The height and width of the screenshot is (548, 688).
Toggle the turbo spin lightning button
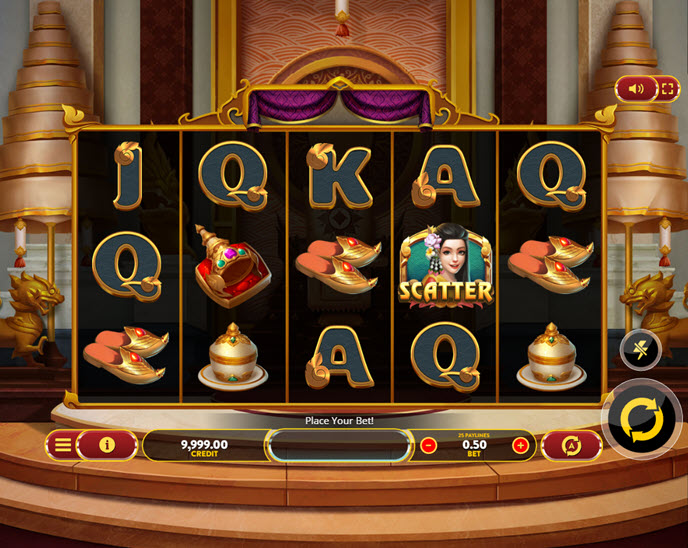pyautogui.click(x=640, y=349)
